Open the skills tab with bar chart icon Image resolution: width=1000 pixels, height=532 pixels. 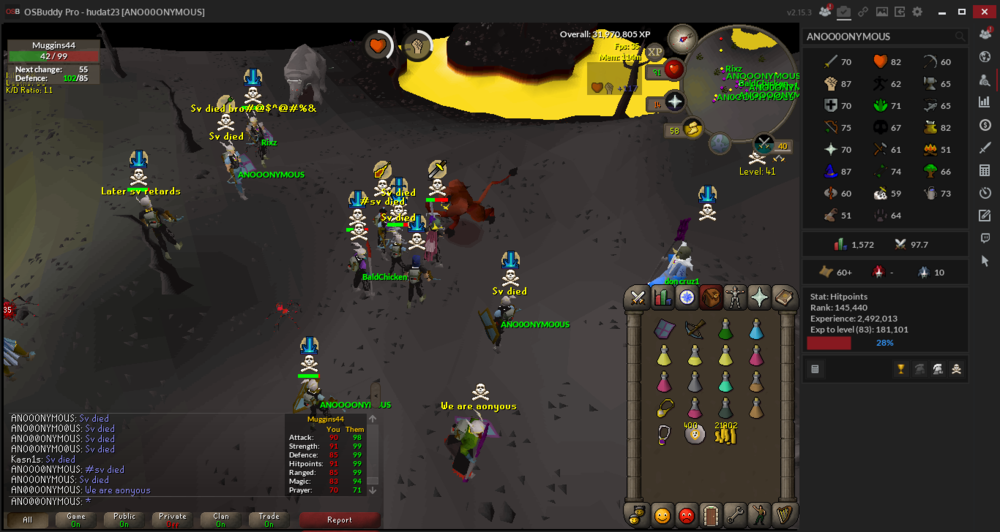pos(662,298)
